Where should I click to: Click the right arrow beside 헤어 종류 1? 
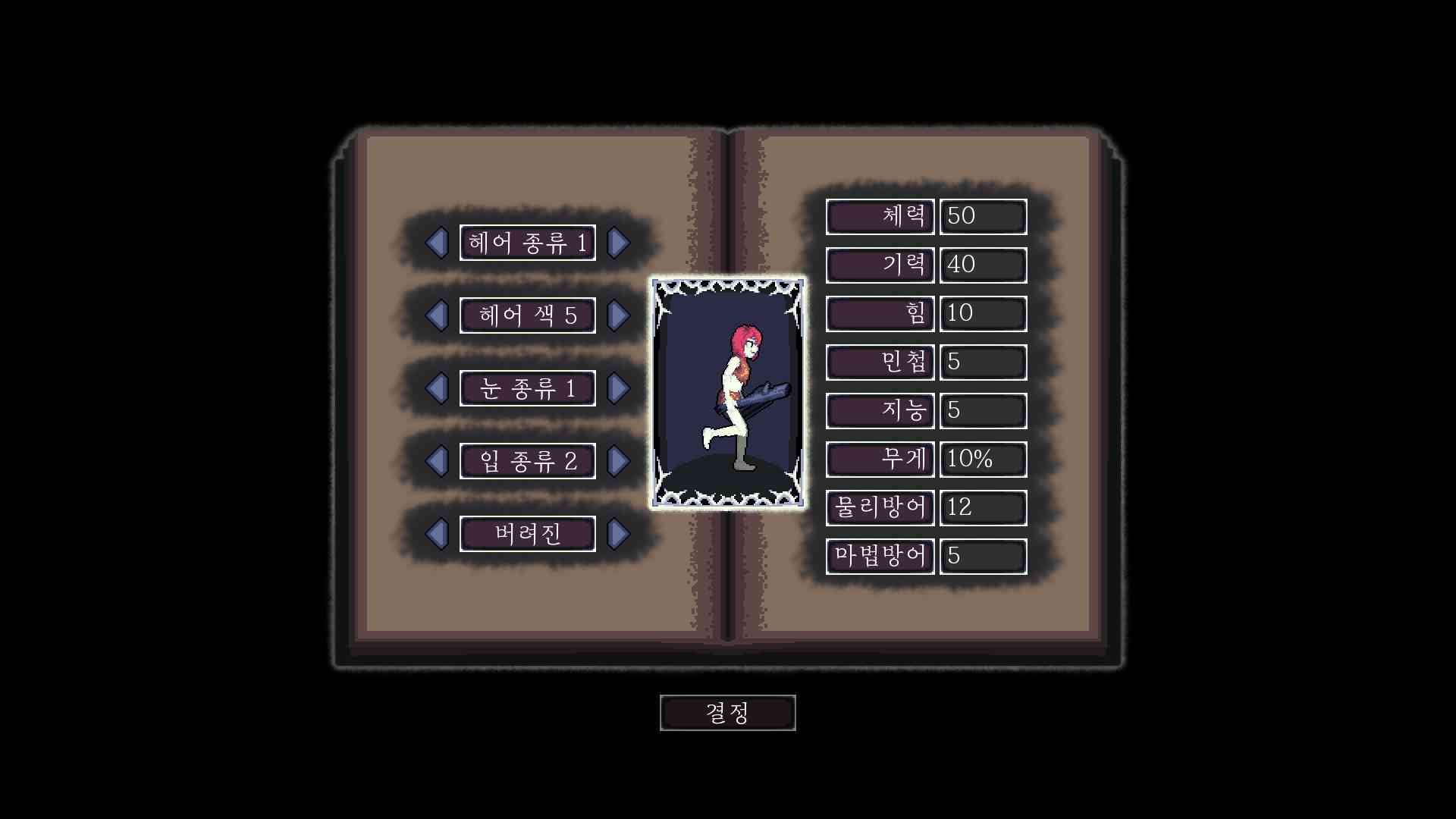coord(620,243)
